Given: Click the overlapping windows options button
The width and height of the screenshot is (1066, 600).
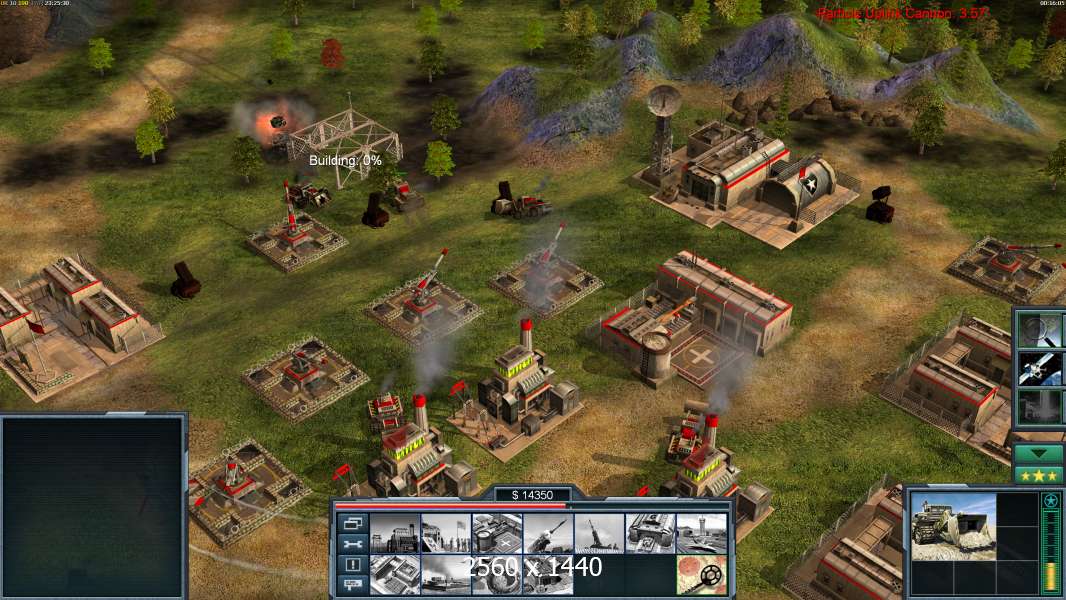Looking at the screenshot, I should (352, 523).
